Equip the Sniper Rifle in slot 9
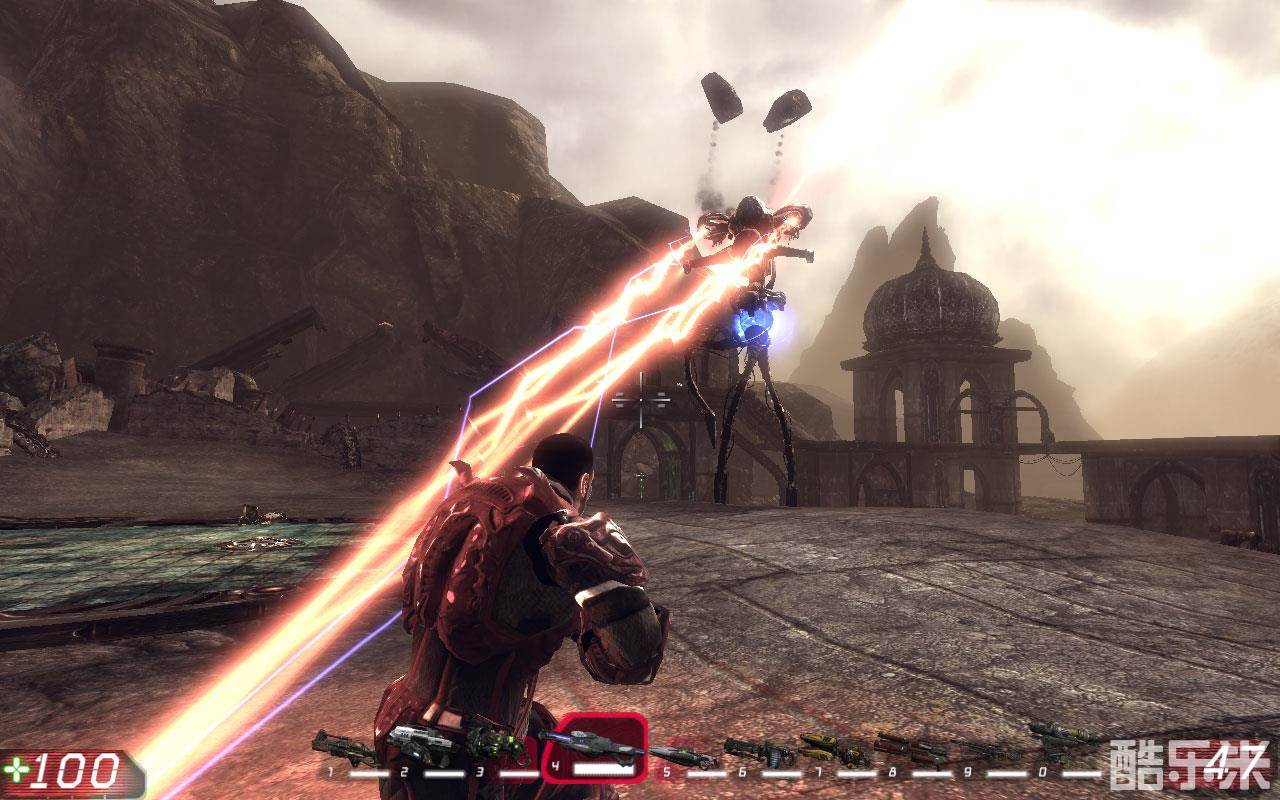Viewport: 1280px width, 800px height. [x=985, y=751]
